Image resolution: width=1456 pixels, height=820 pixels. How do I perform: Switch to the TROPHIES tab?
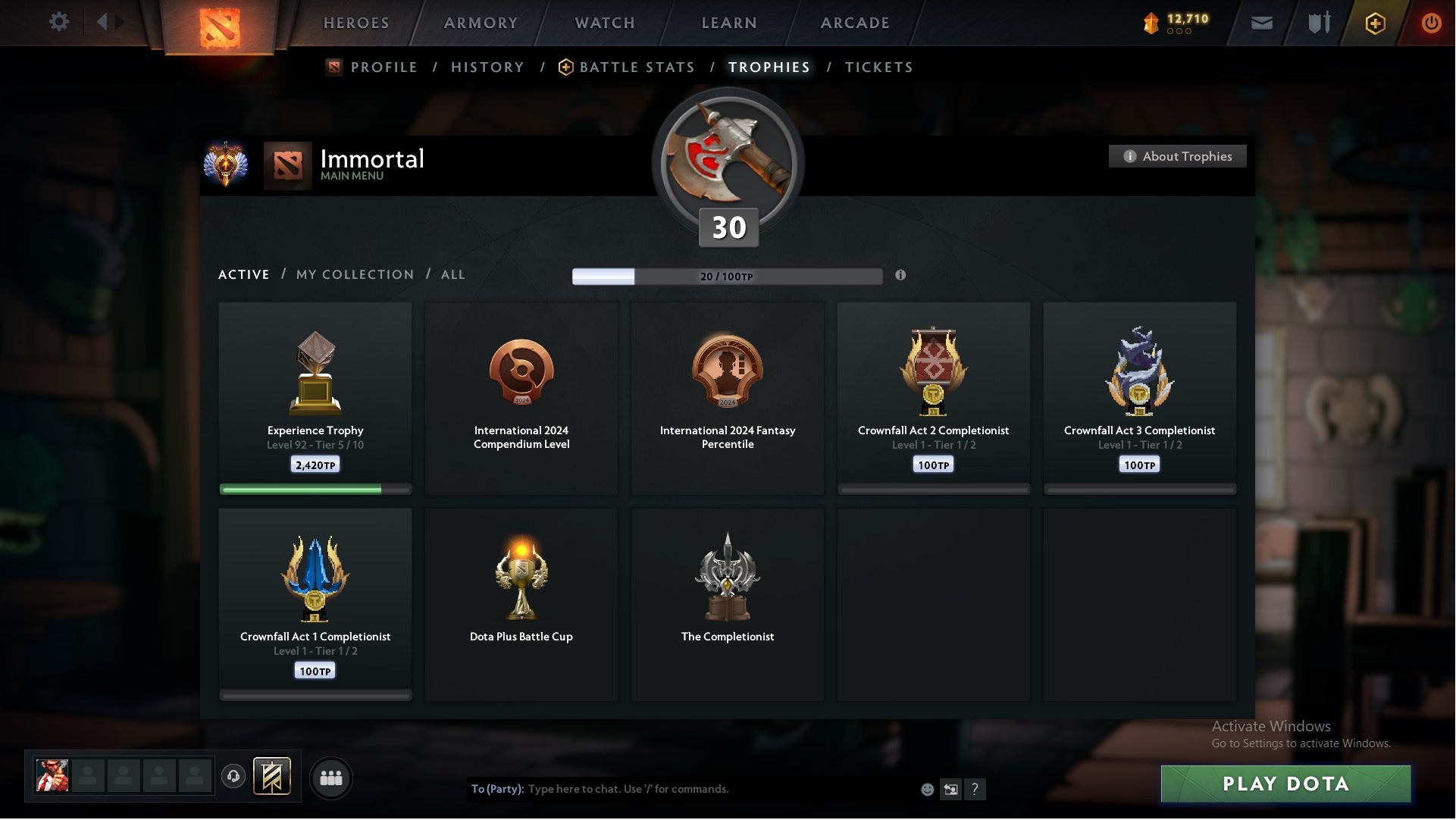point(769,67)
